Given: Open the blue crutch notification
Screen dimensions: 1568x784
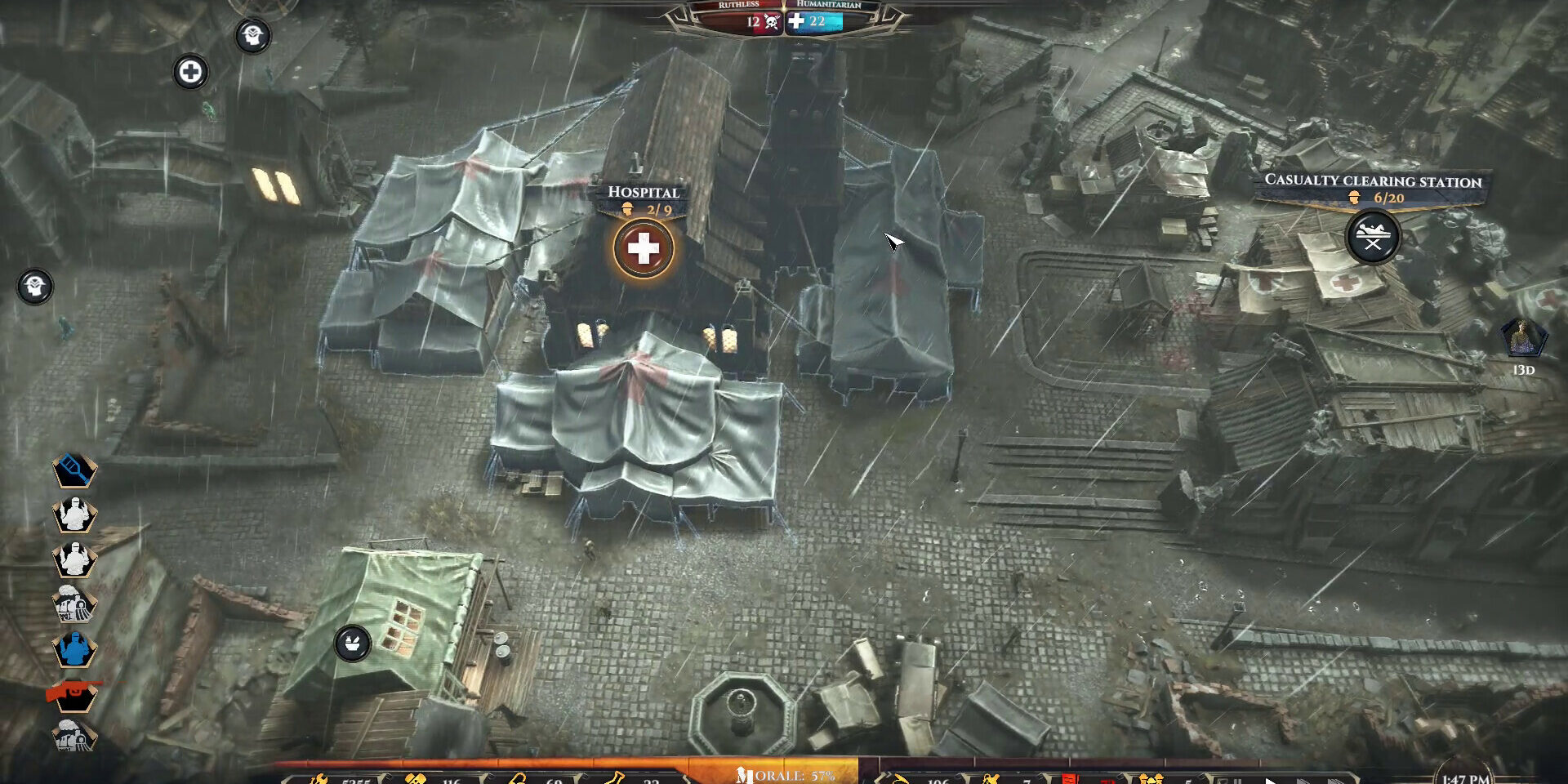Looking at the screenshot, I should click(74, 470).
